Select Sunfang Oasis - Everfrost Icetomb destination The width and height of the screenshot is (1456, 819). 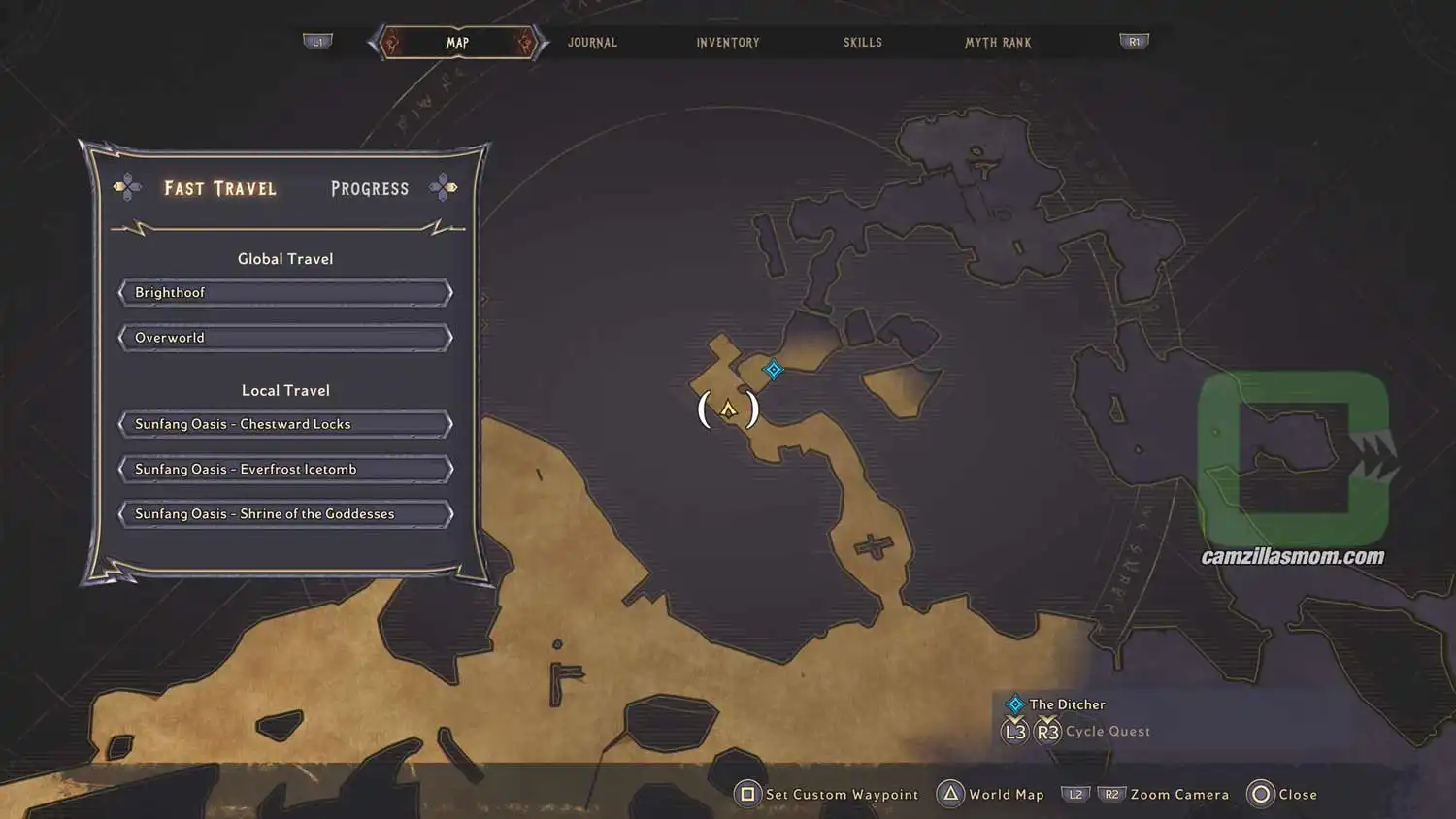pos(285,469)
